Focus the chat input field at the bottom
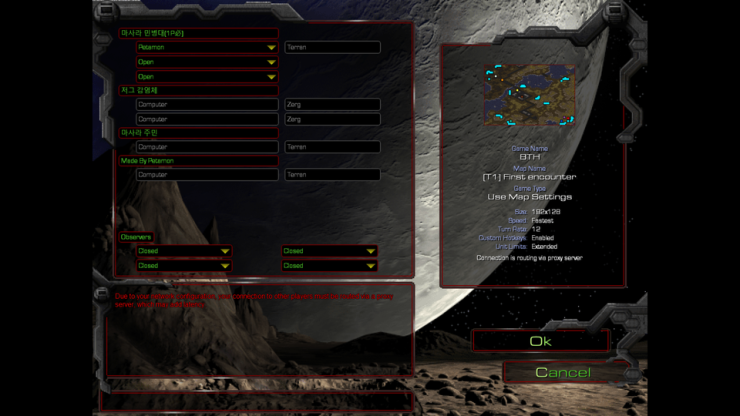This screenshot has width=740, height=416. coord(255,398)
